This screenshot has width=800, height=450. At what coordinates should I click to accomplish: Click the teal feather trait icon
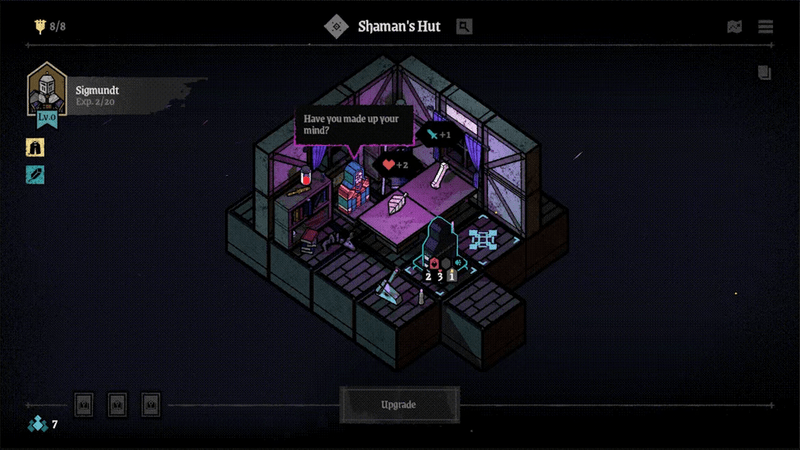click(x=35, y=175)
